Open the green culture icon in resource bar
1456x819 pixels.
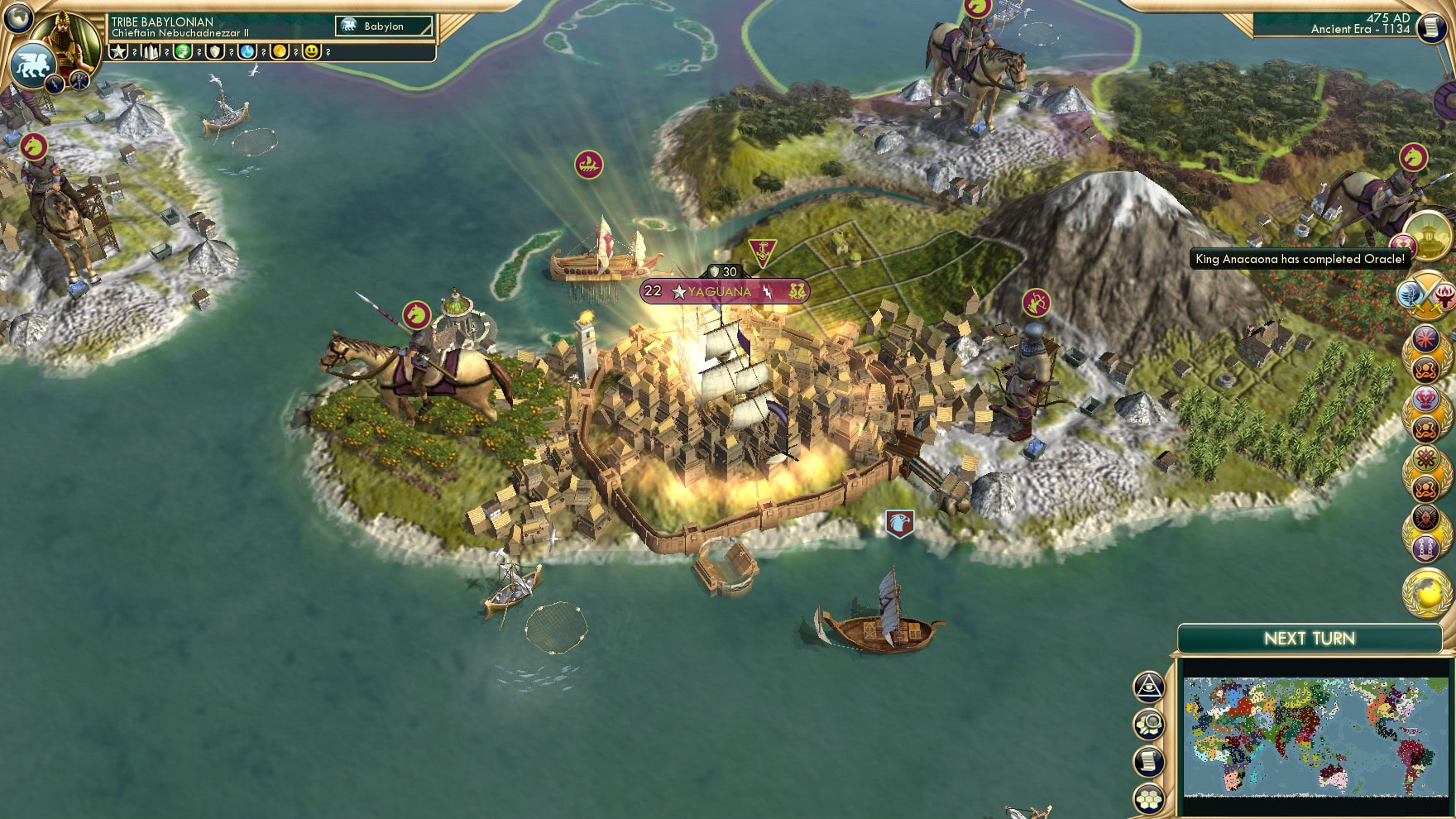pos(182,52)
